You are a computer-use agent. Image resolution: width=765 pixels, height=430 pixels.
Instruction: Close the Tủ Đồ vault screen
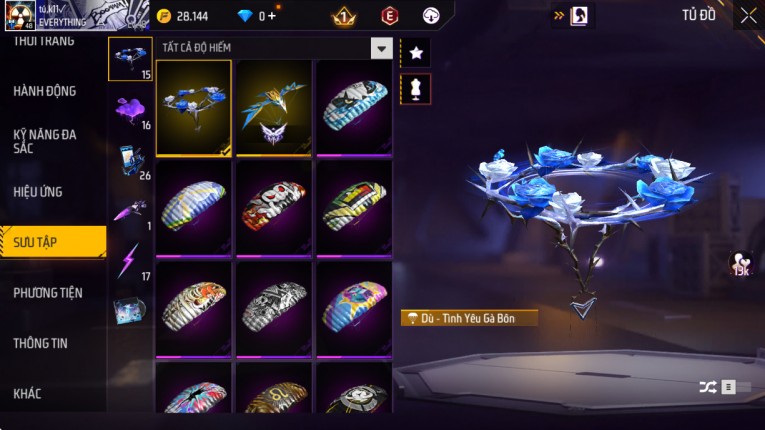point(748,15)
